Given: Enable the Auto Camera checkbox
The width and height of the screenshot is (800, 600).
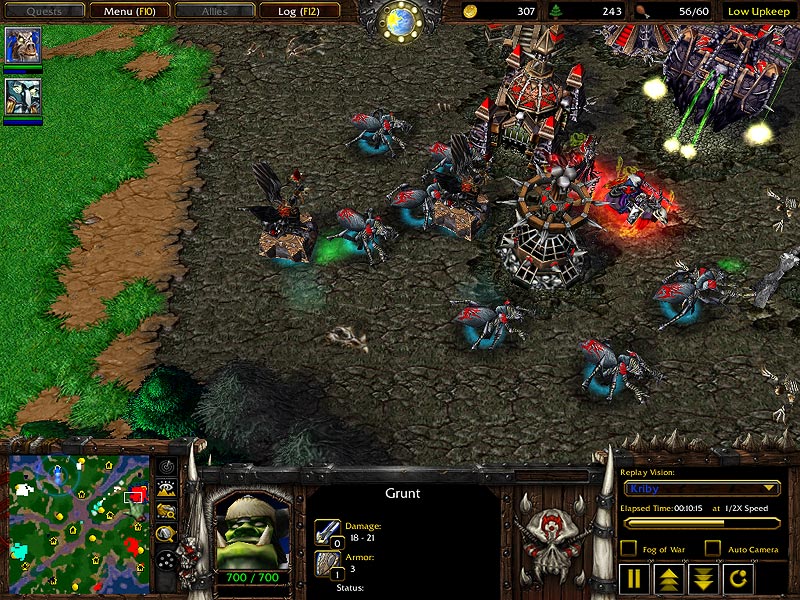Looking at the screenshot, I should 712,548.
